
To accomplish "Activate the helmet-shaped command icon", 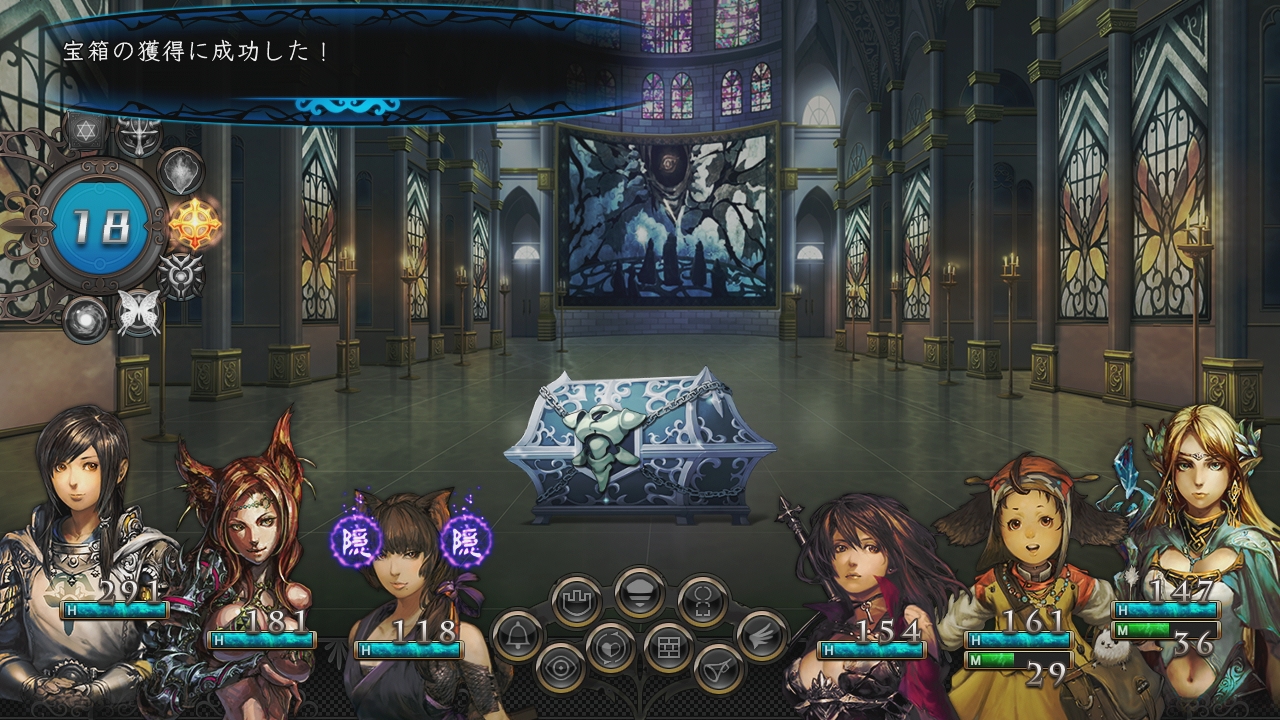I will [640, 592].
